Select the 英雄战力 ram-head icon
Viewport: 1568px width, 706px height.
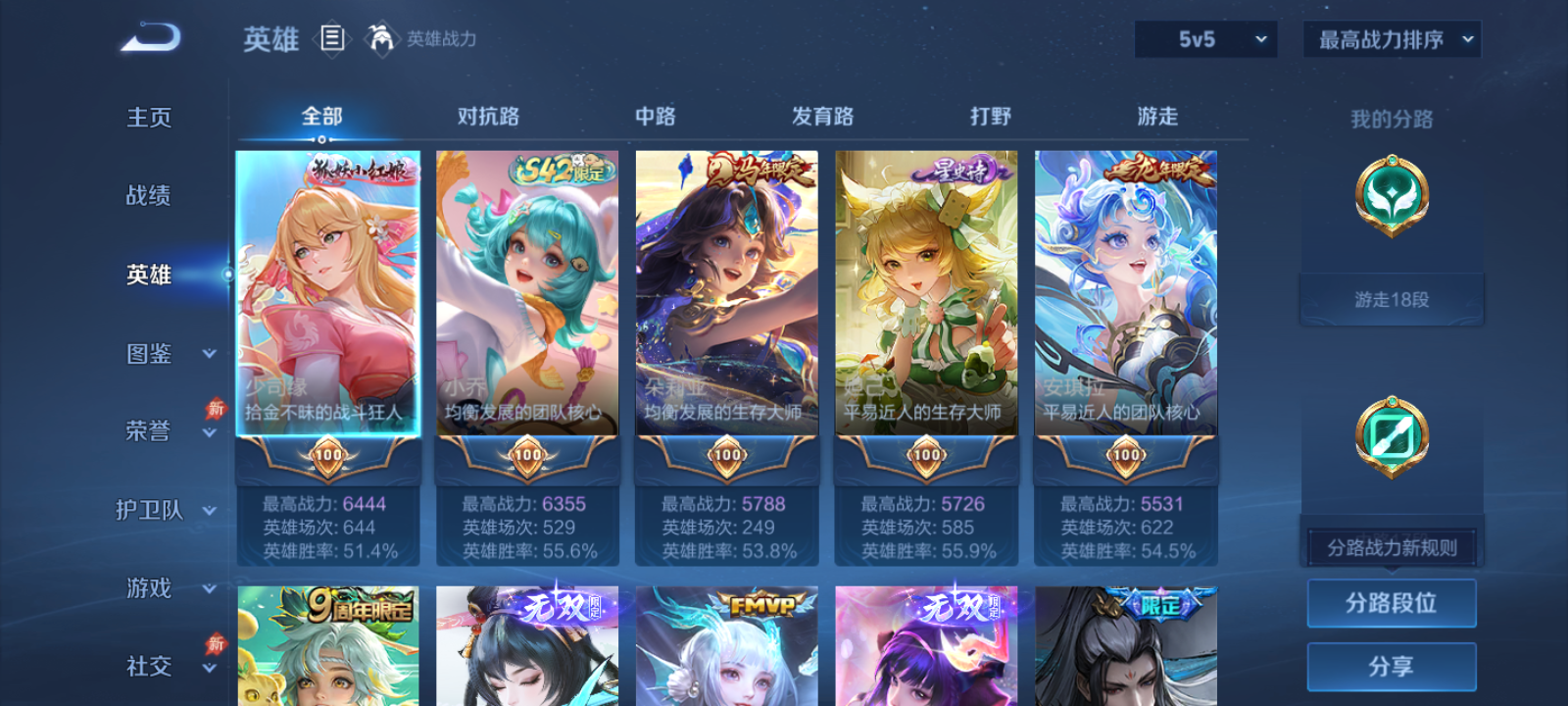tap(381, 39)
